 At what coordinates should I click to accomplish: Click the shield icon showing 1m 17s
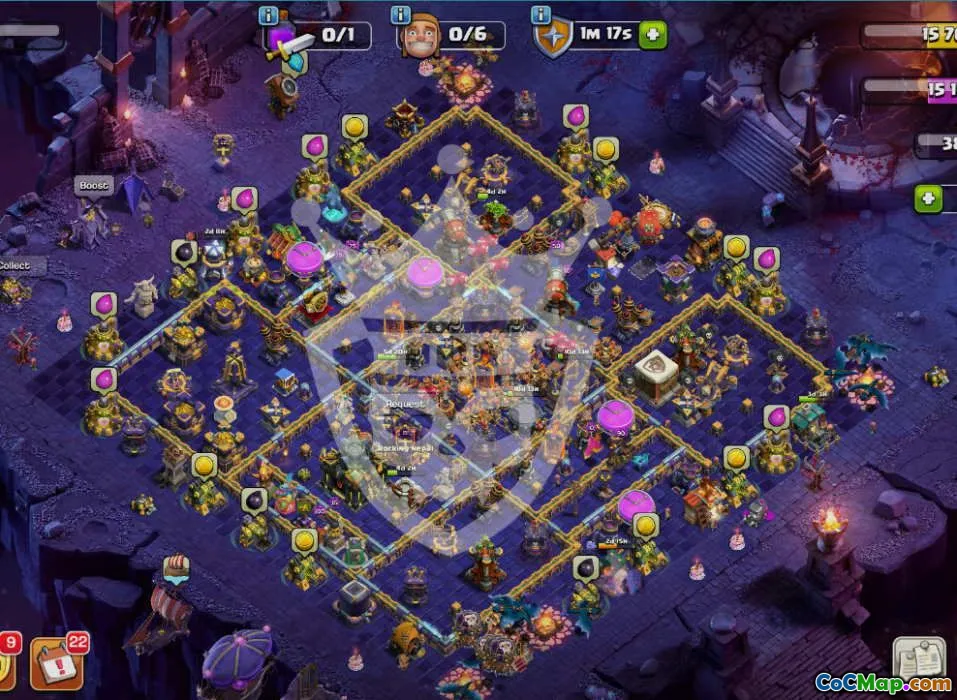pyautogui.click(x=553, y=38)
